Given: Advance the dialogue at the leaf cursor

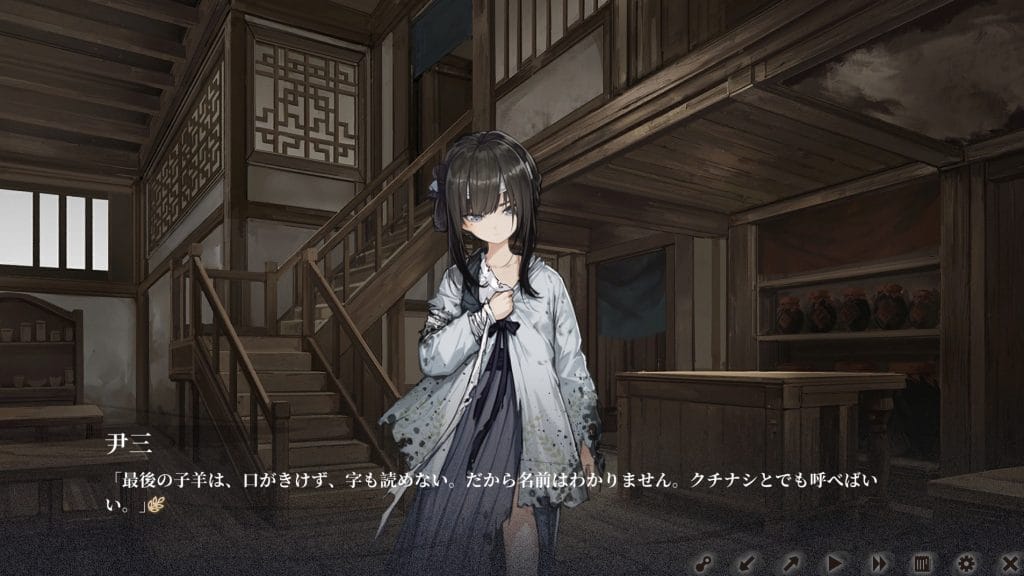Looking at the screenshot, I should (156, 507).
